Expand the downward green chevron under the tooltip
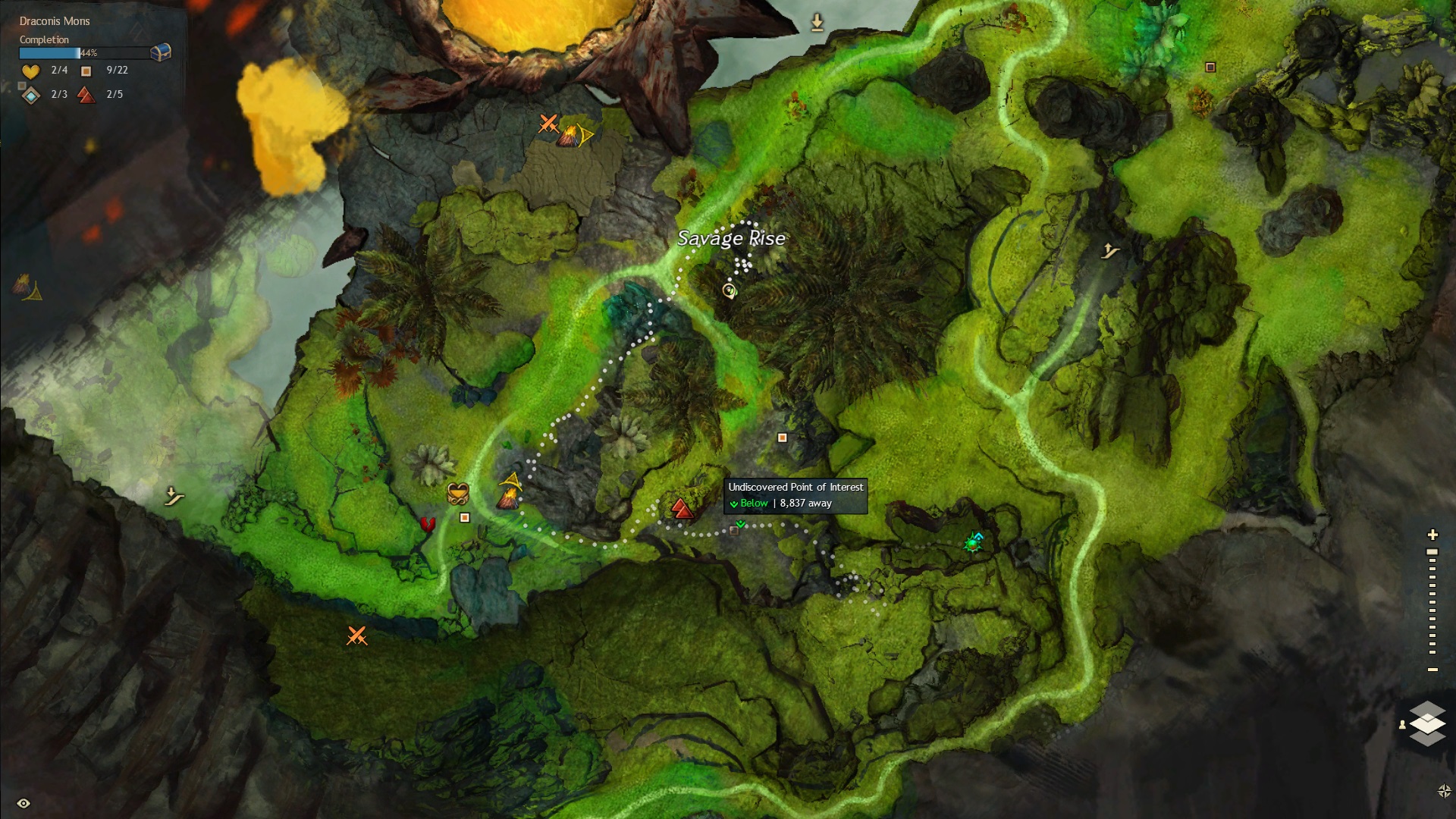The image size is (1456, 819). (739, 524)
